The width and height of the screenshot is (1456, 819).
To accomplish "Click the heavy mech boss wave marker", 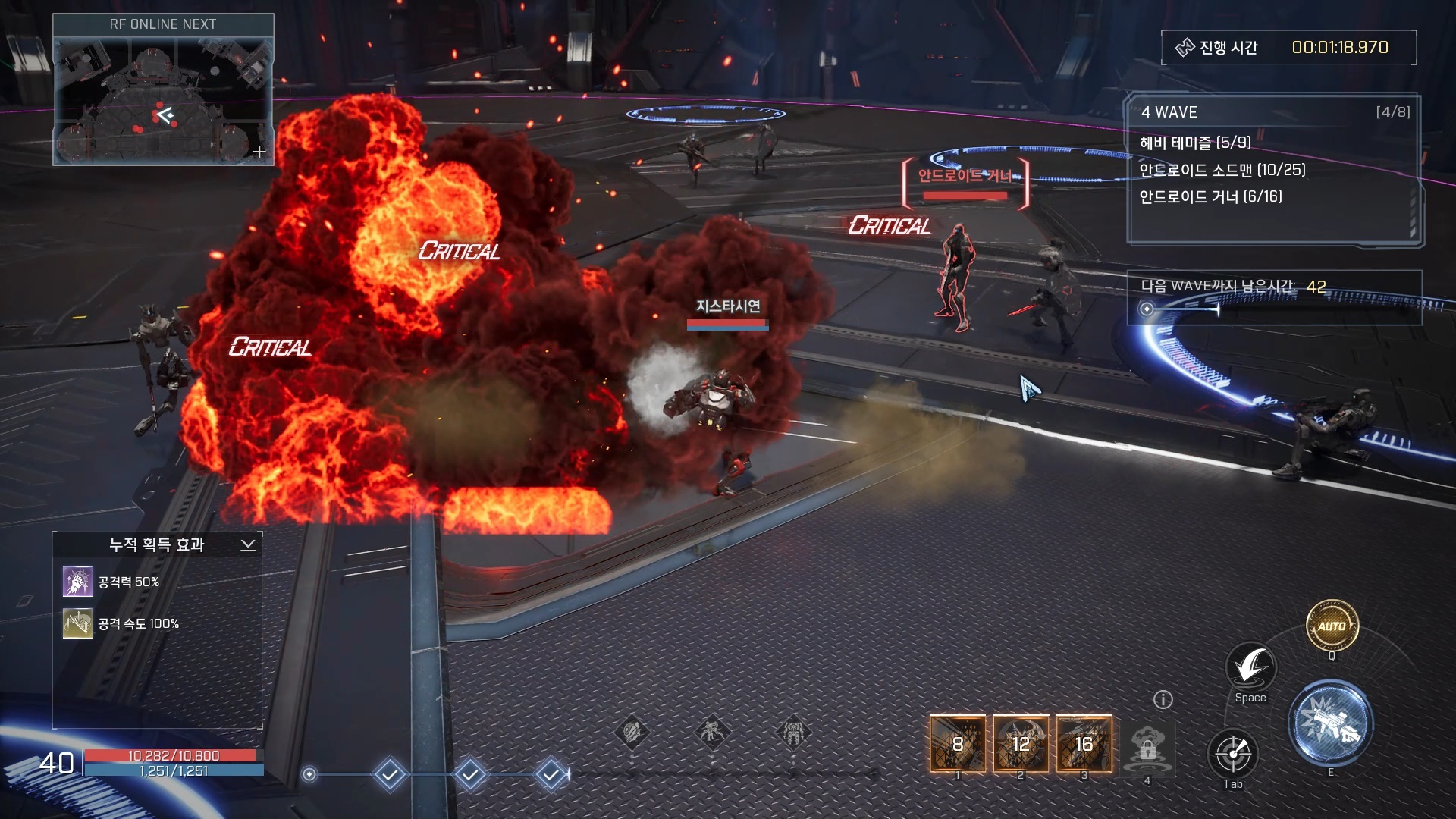I will [793, 733].
